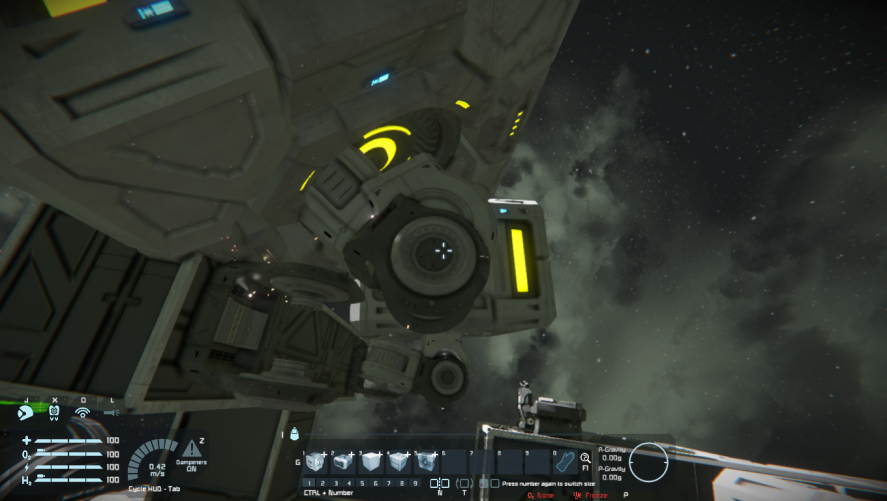The image size is (887, 501).
Task: Toggle the symmetry mode icon above N
Action: [439, 483]
